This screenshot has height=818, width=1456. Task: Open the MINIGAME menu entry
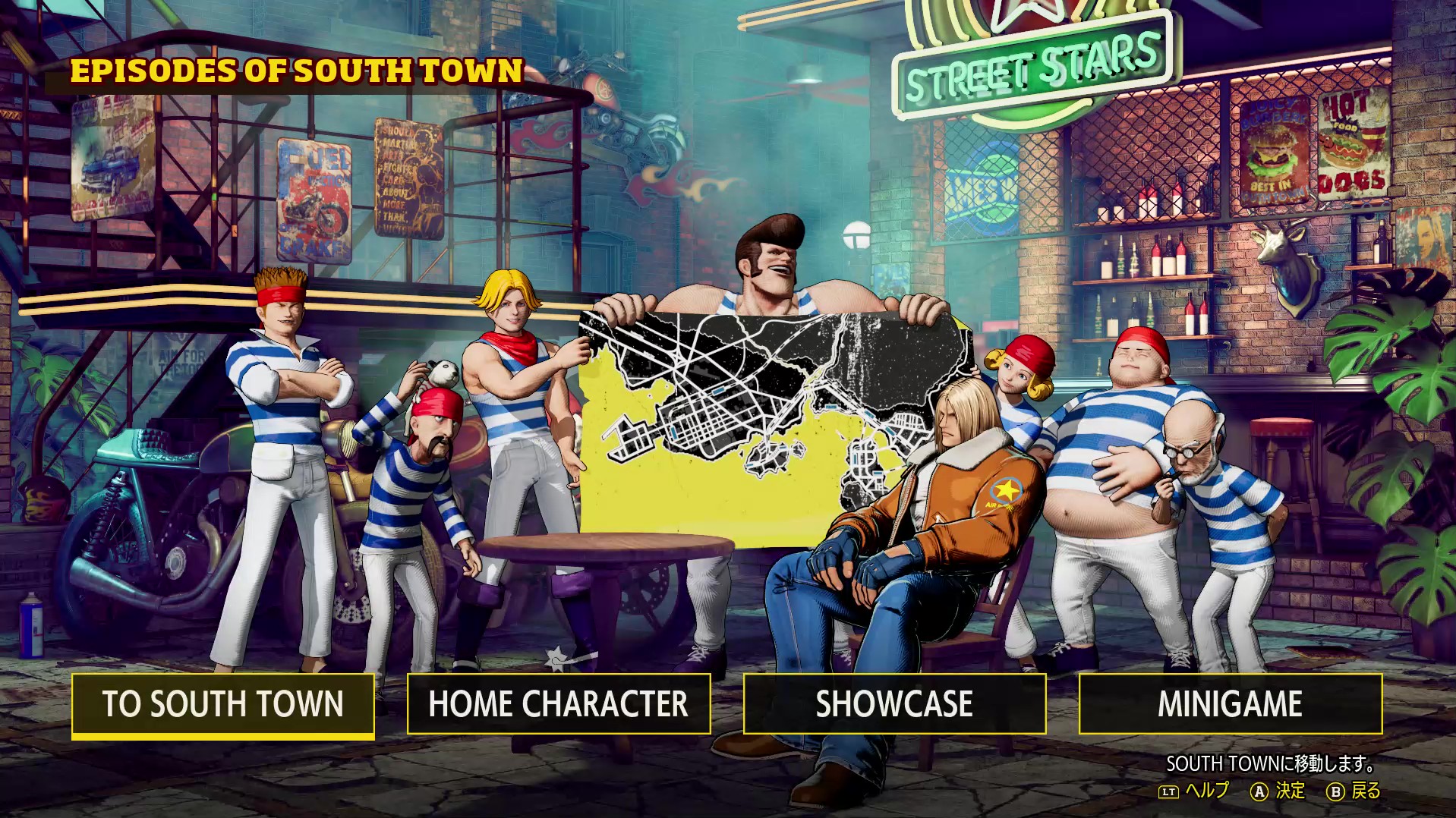click(1230, 704)
